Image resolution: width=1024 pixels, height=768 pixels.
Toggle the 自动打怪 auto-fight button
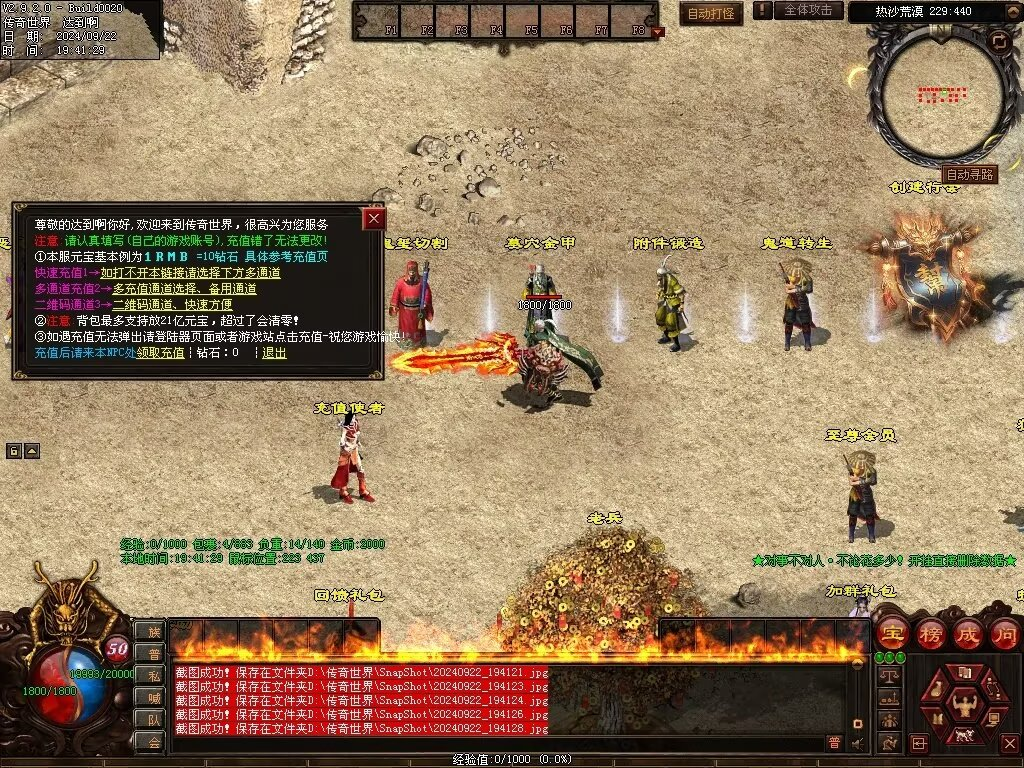pyautogui.click(x=711, y=13)
